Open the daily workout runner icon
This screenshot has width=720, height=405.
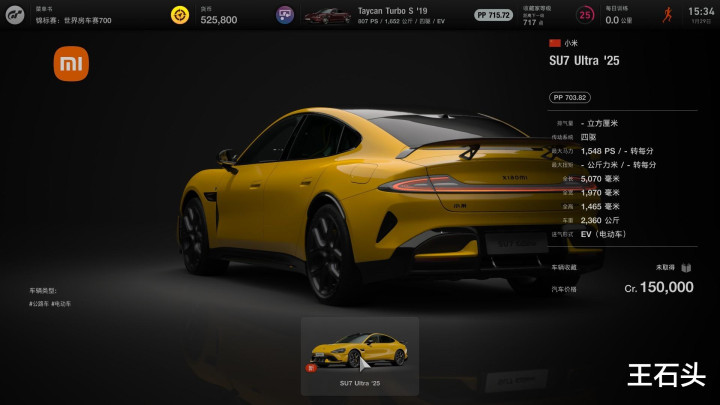coord(667,15)
